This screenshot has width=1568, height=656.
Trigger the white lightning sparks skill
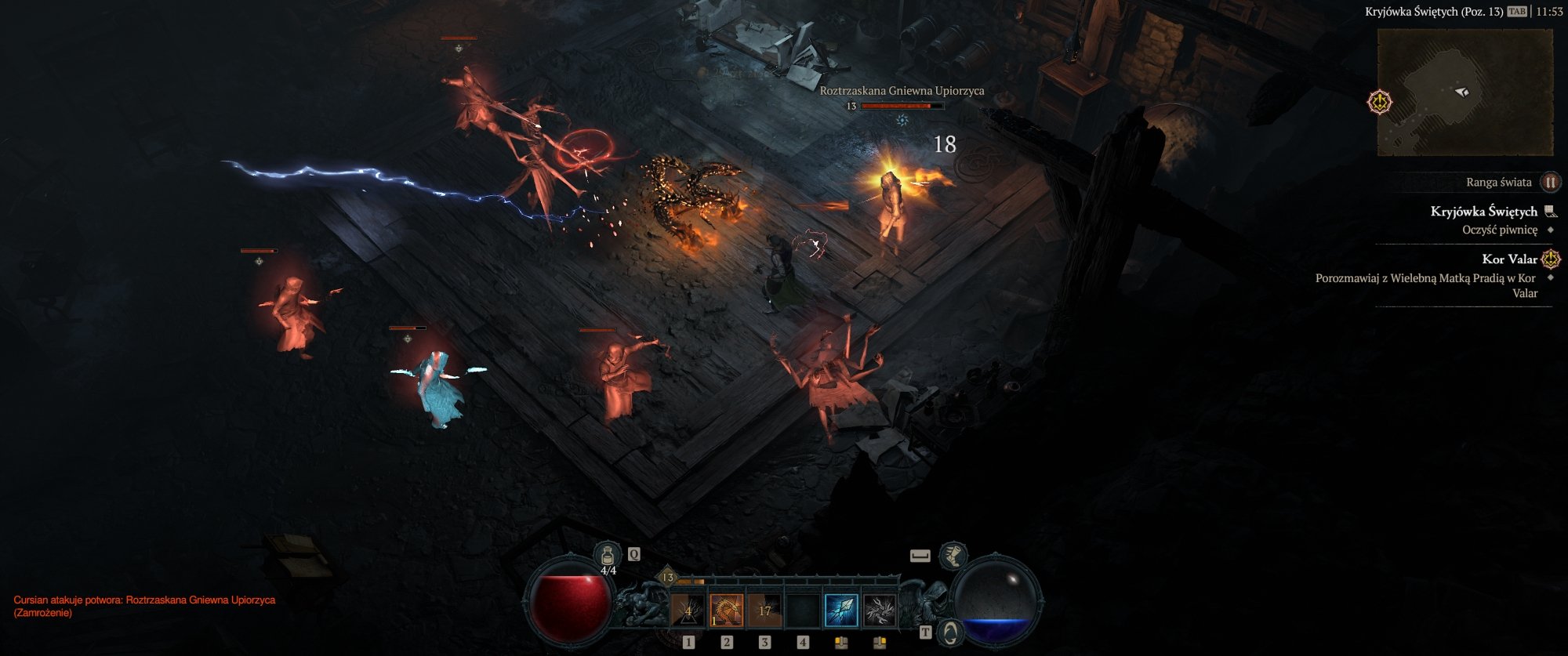(x=879, y=611)
